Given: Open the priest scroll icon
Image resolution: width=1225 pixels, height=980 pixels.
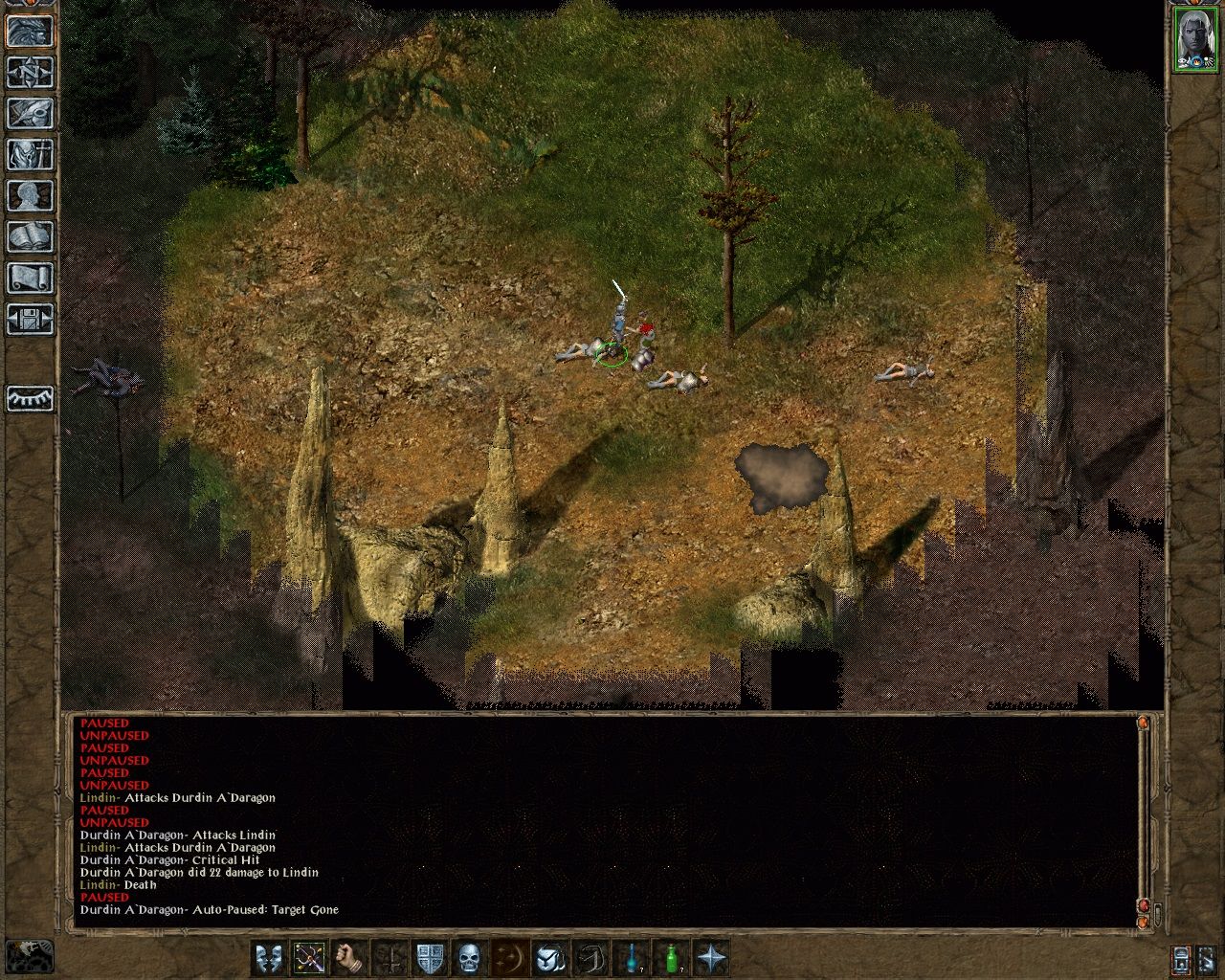Looking at the screenshot, I should point(30,278).
